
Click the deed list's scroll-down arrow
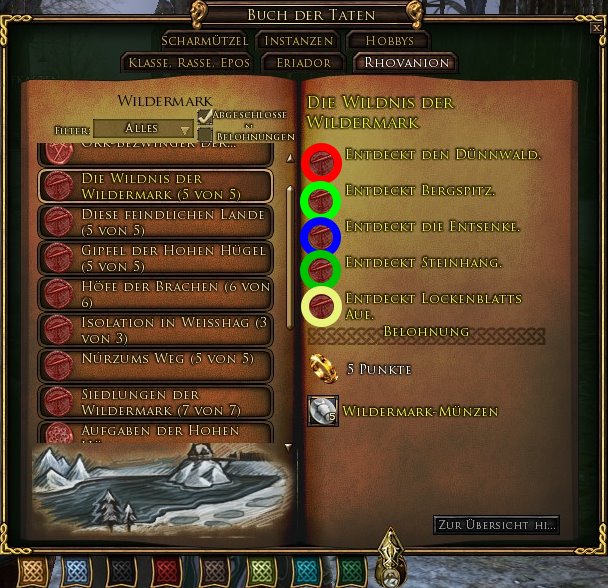[x=288, y=447]
